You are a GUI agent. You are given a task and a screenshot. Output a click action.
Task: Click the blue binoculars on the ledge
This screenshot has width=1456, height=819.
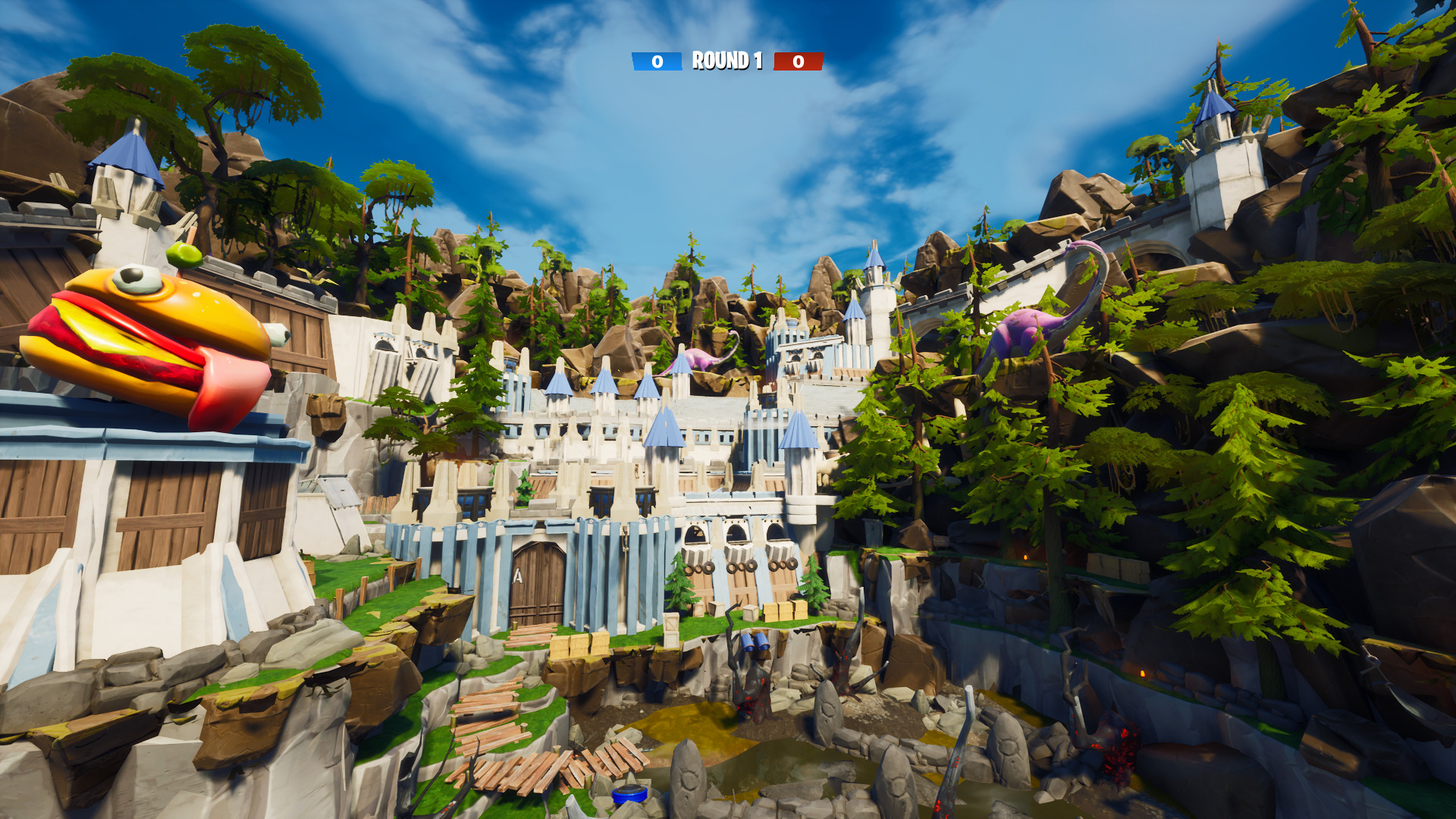pos(756,643)
